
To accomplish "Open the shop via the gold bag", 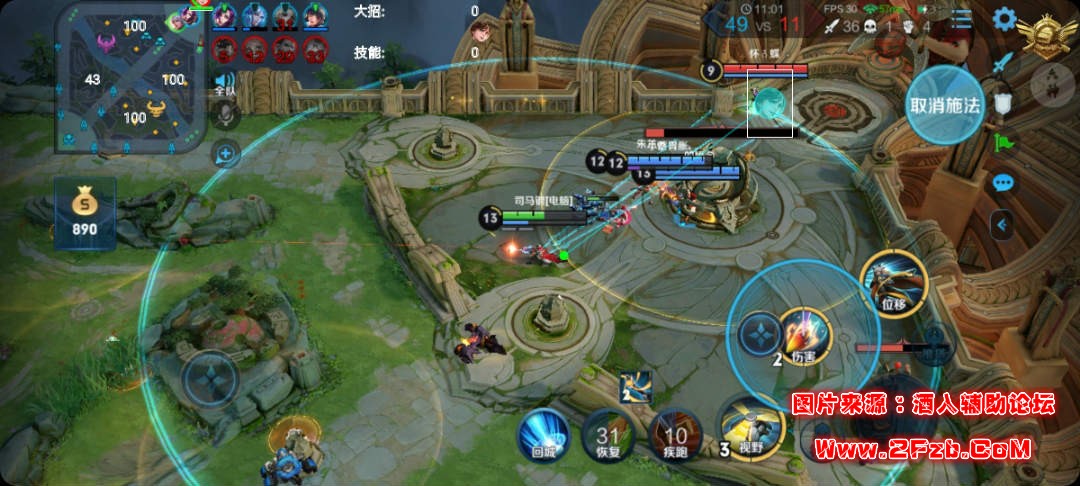I will [x=84, y=213].
